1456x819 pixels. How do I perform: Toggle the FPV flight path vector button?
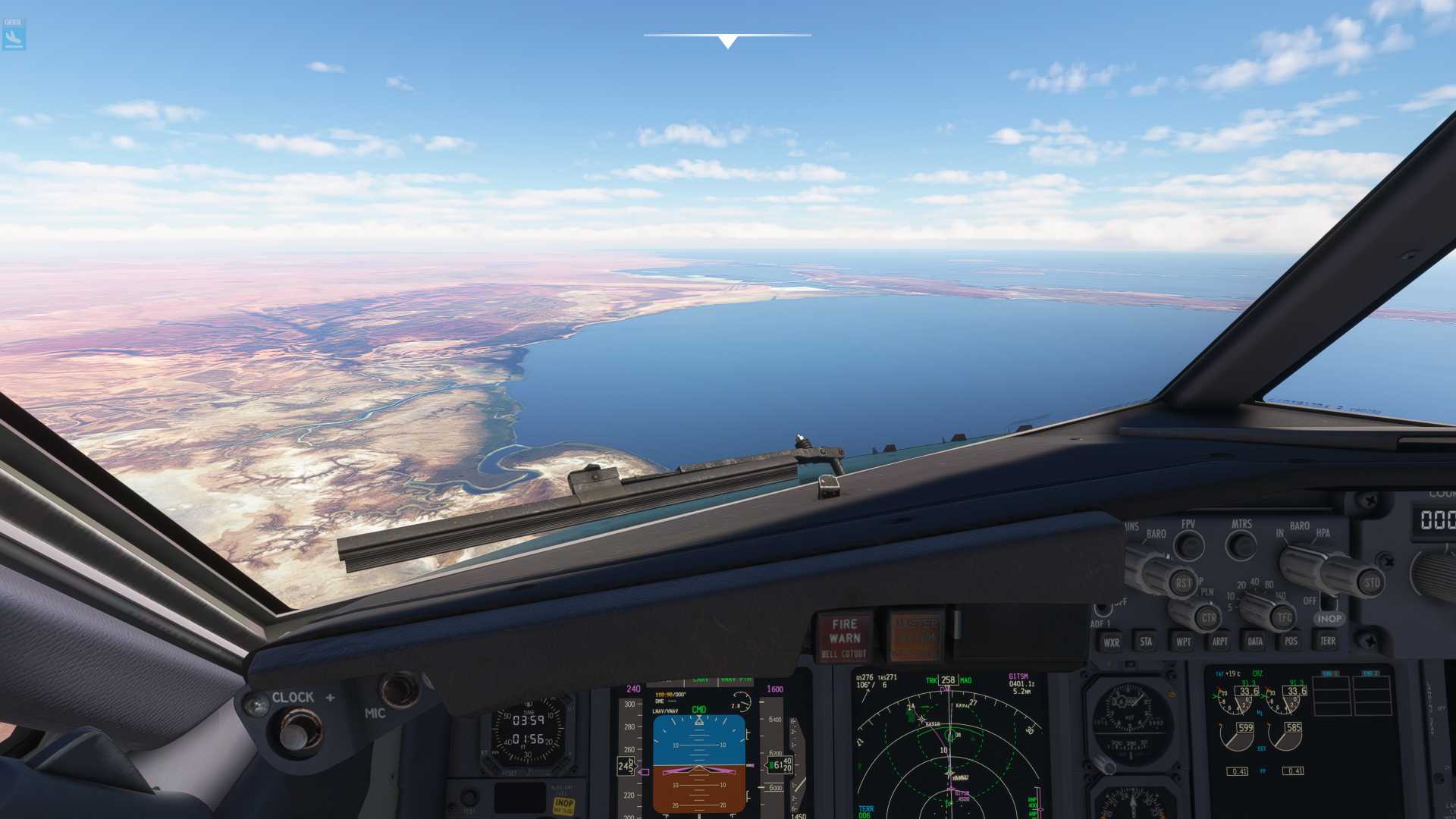1189,544
